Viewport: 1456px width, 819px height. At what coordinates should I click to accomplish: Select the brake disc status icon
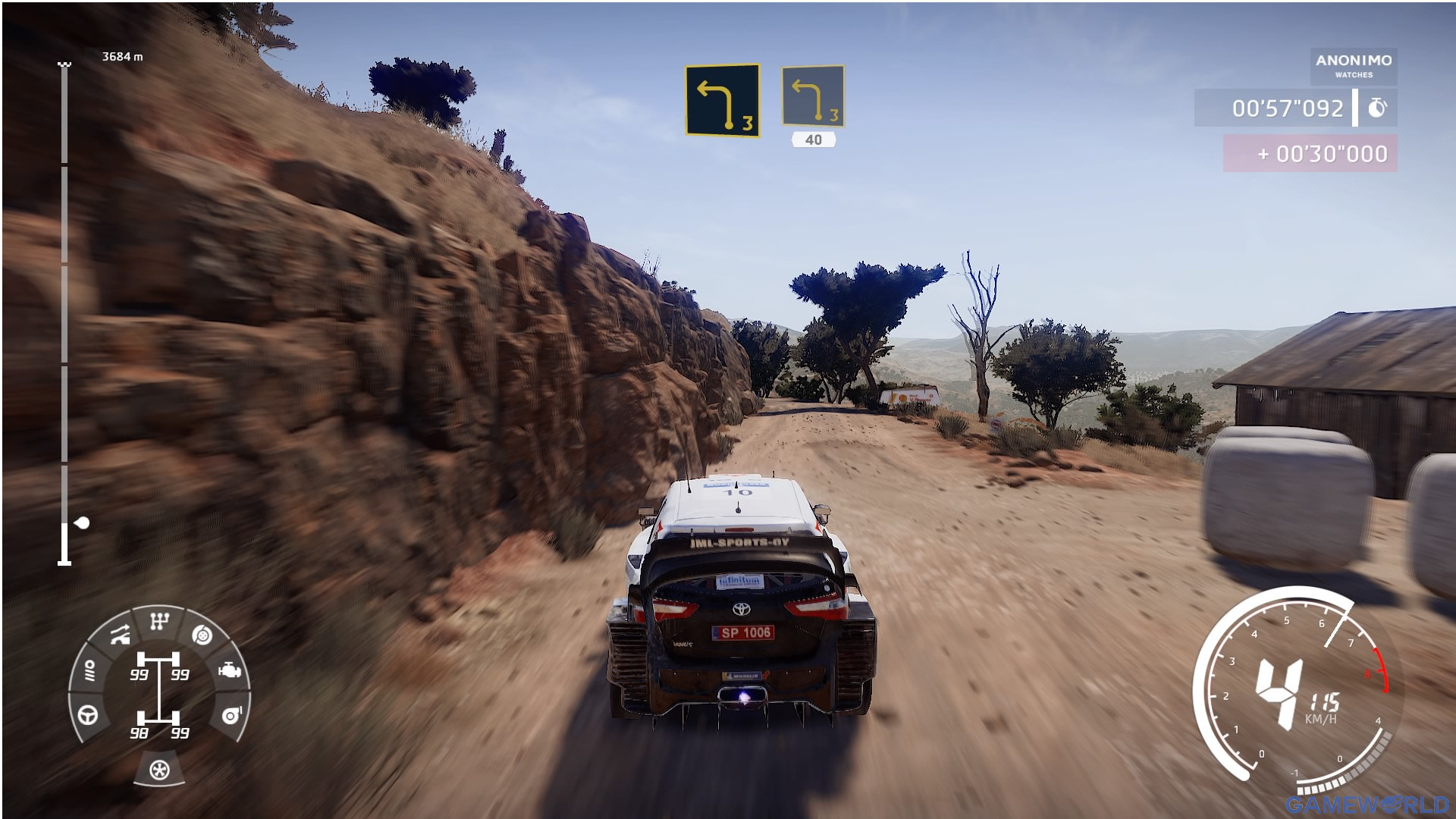[x=202, y=635]
